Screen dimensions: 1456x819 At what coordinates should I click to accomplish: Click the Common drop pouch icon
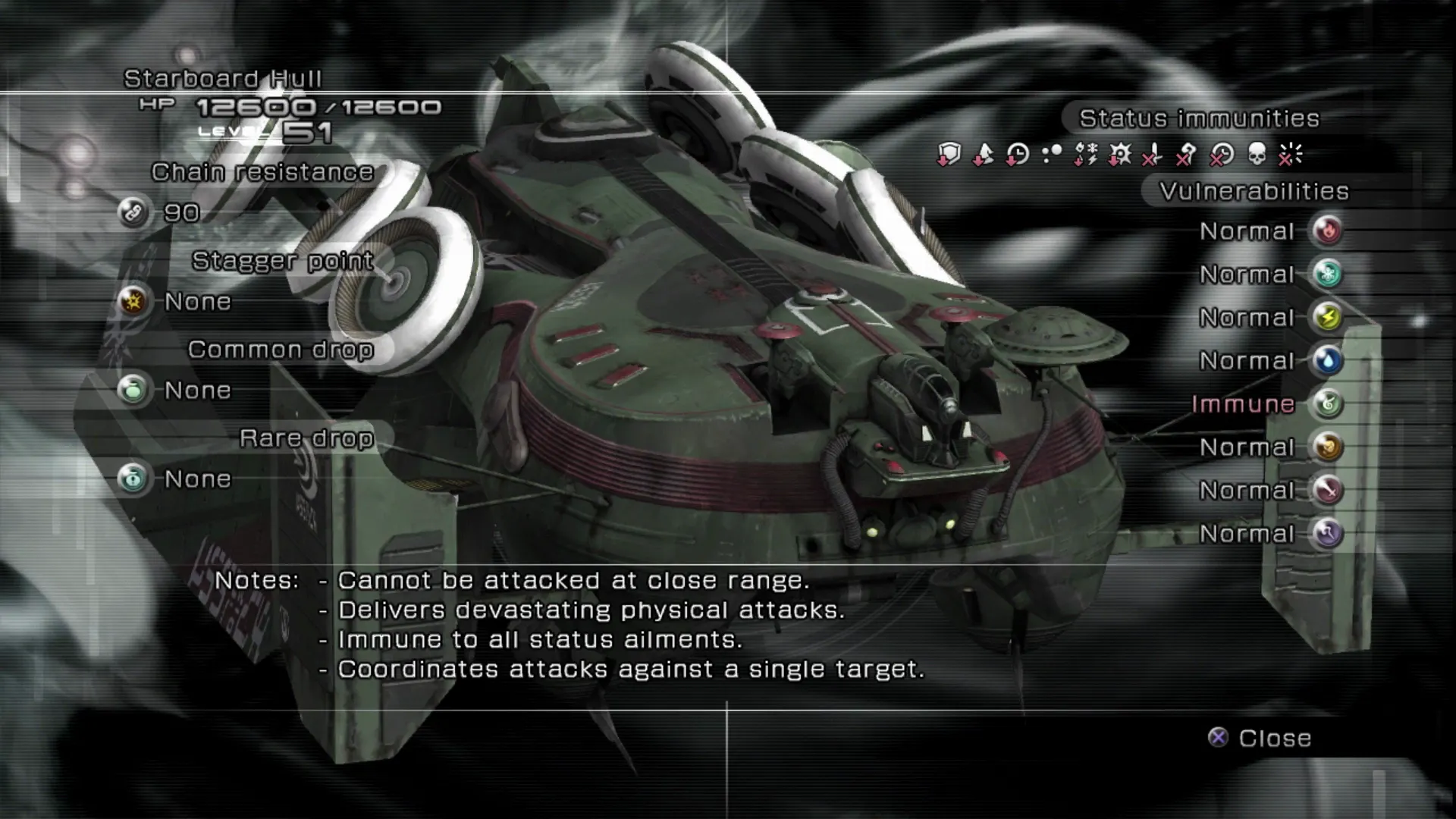tap(133, 391)
